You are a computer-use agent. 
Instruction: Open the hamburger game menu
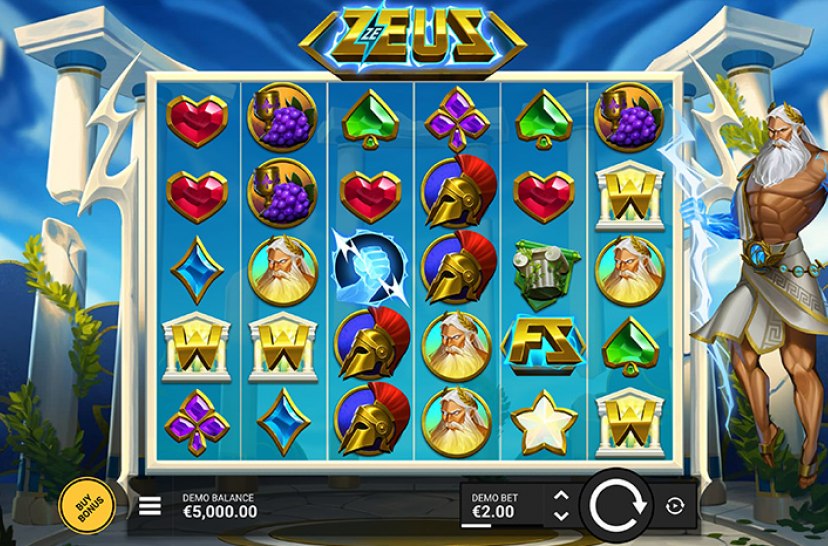pos(150,506)
